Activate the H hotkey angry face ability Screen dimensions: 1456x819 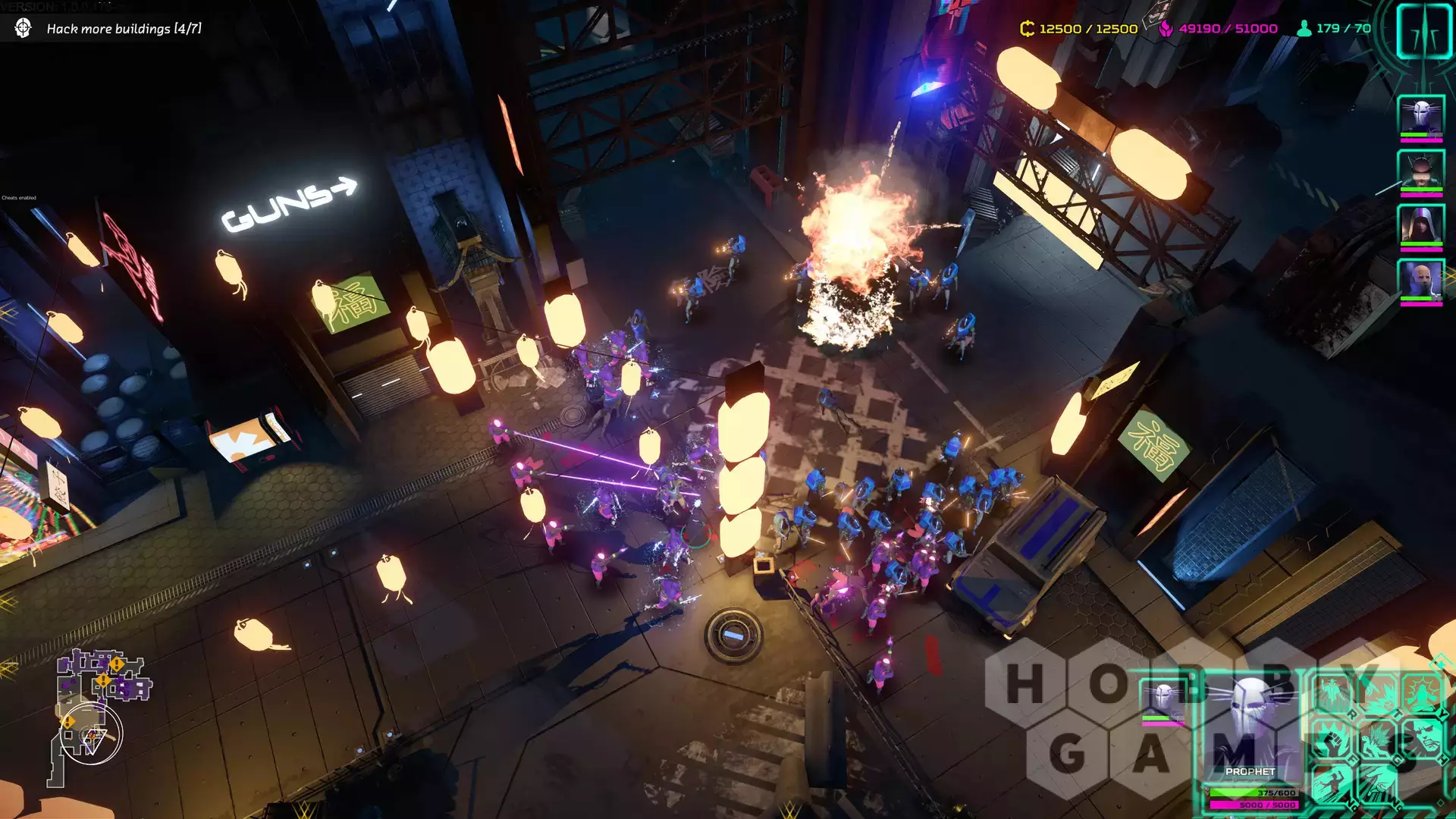pyautogui.click(x=1422, y=739)
